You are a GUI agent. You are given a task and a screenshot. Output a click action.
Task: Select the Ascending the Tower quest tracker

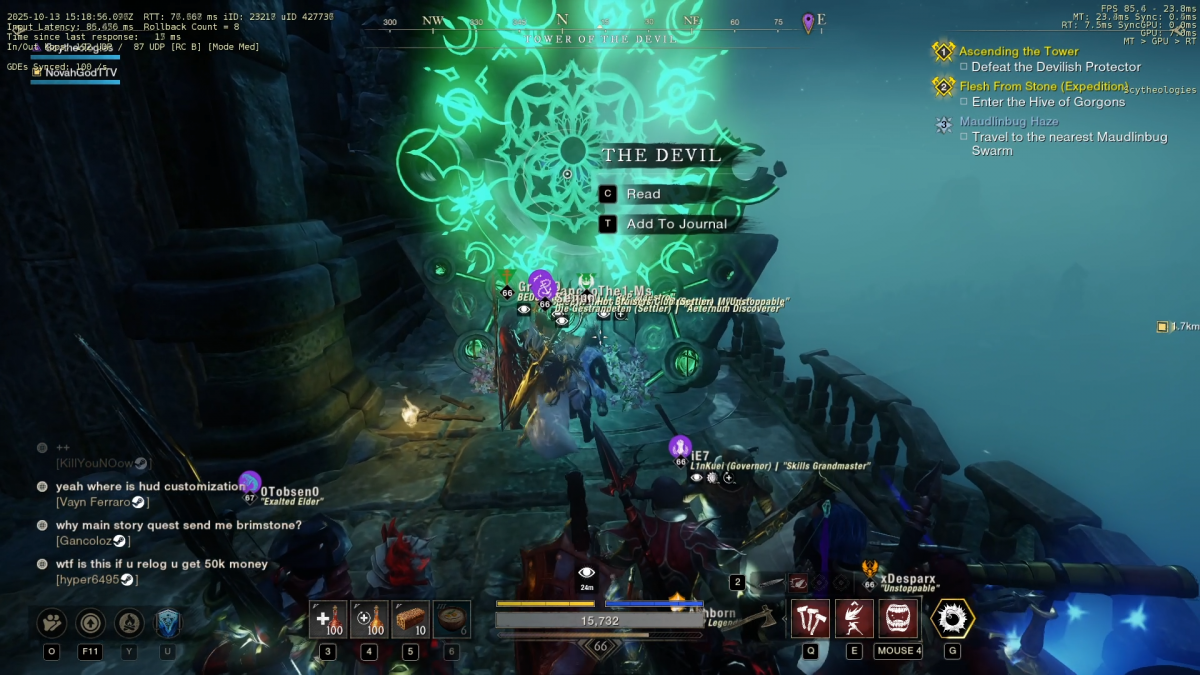coord(1018,51)
